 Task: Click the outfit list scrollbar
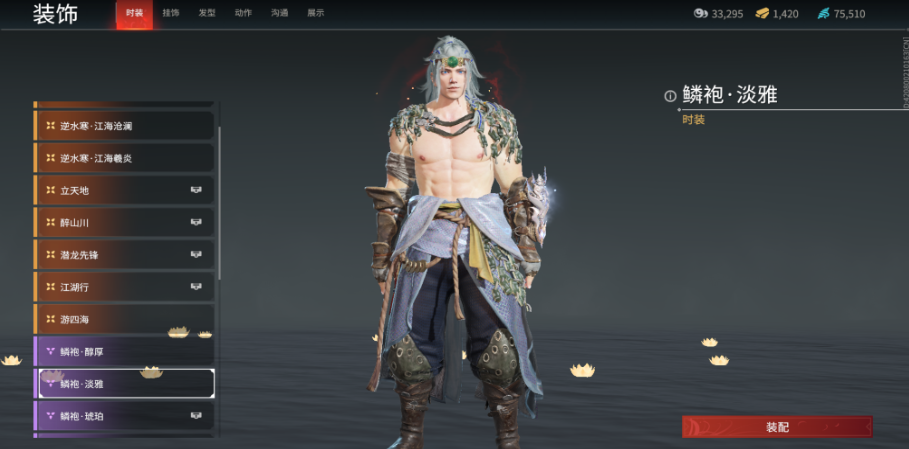[219, 200]
